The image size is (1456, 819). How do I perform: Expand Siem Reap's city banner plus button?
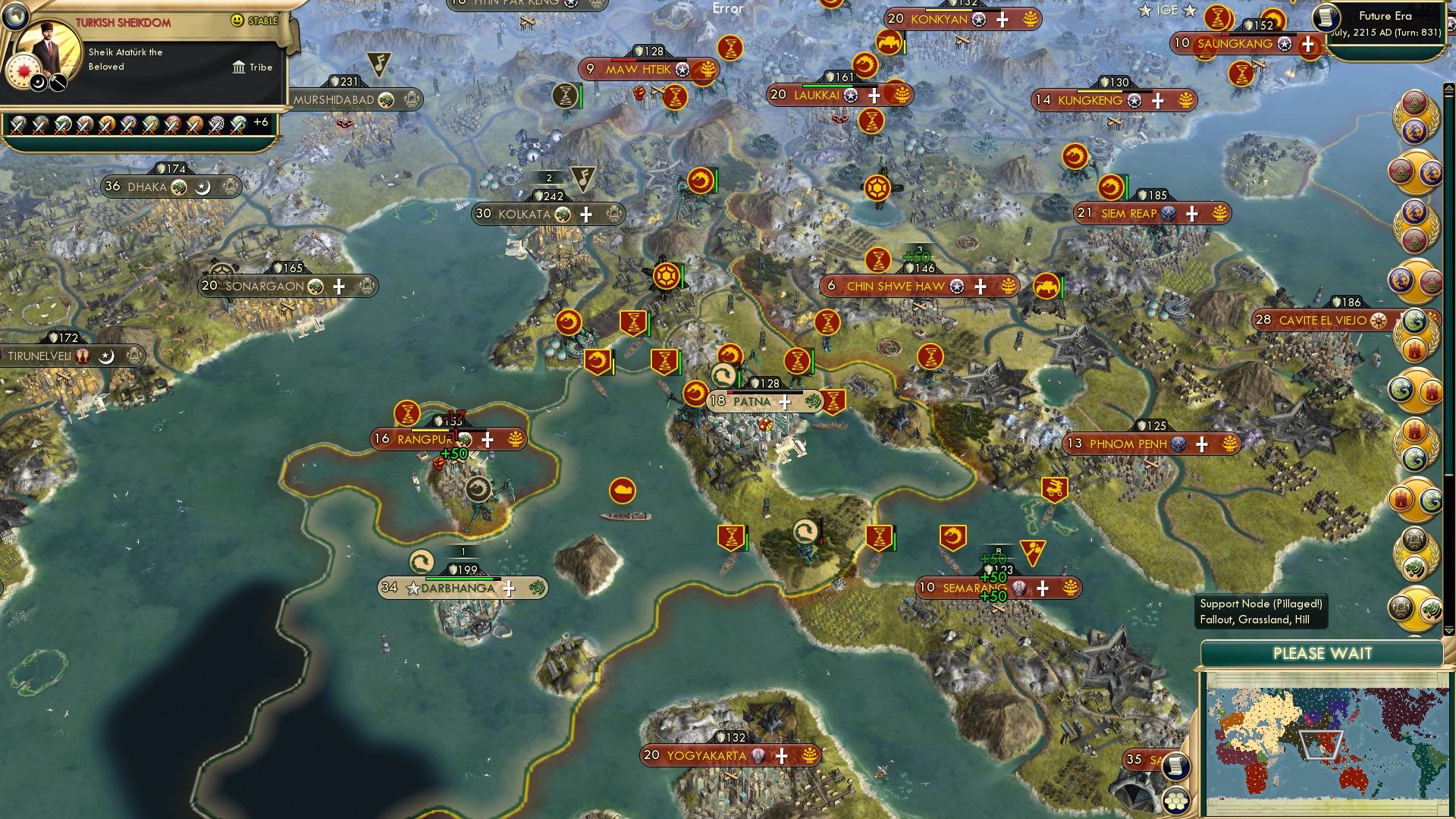click(1193, 213)
